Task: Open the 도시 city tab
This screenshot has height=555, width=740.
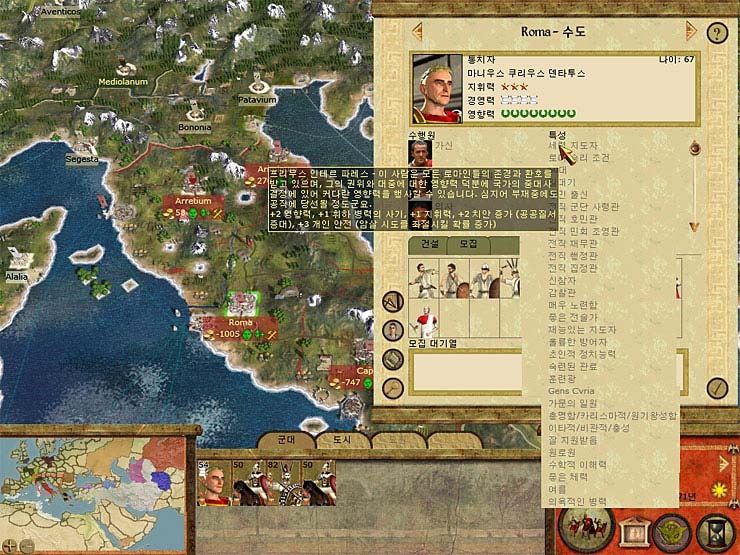Action: pyautogui.click(x=342, y=440)
